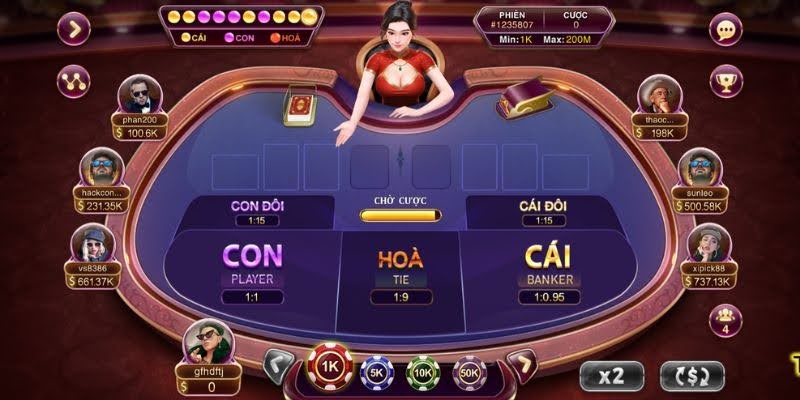Place a bet on CÁI Banker

coord(545,268)
